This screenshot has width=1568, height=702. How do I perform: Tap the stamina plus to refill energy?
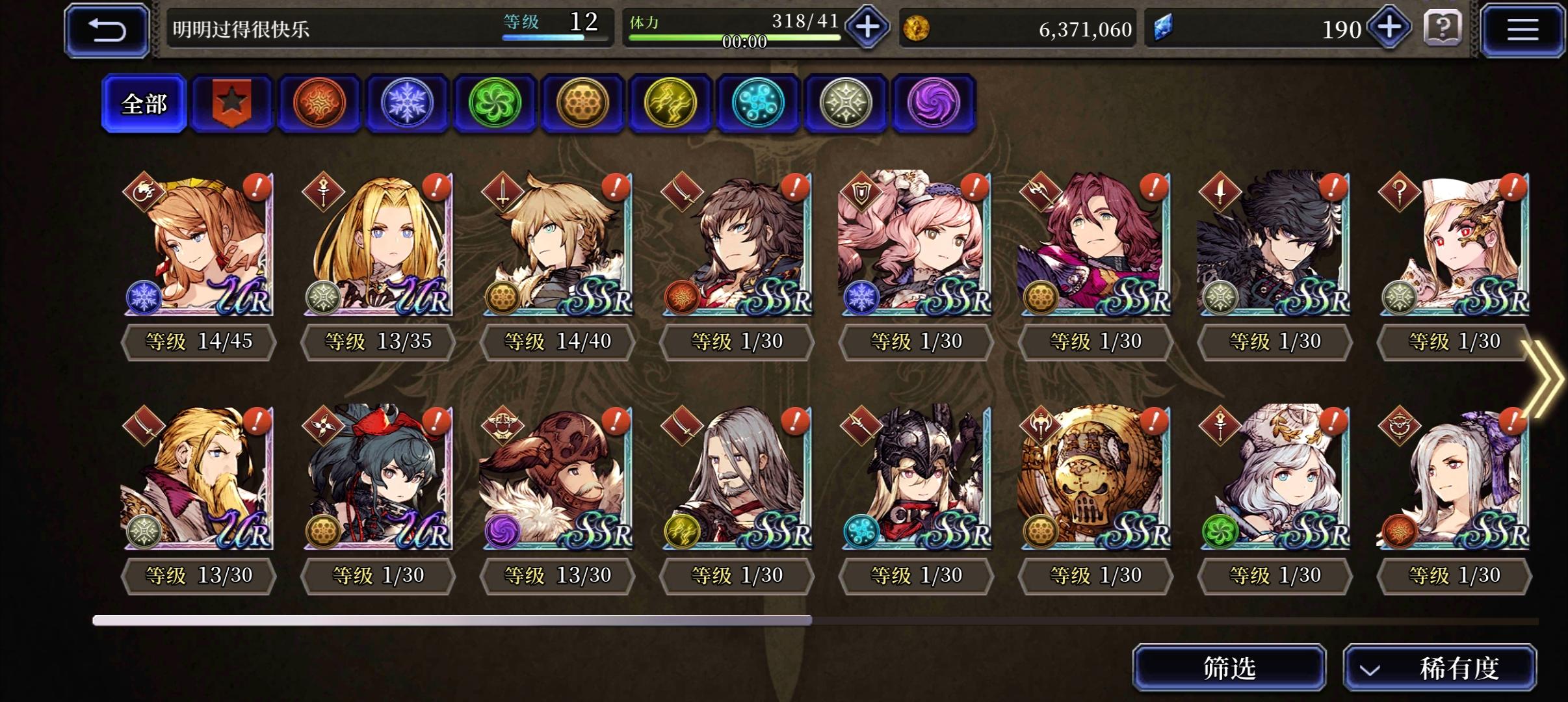point(868,26)
